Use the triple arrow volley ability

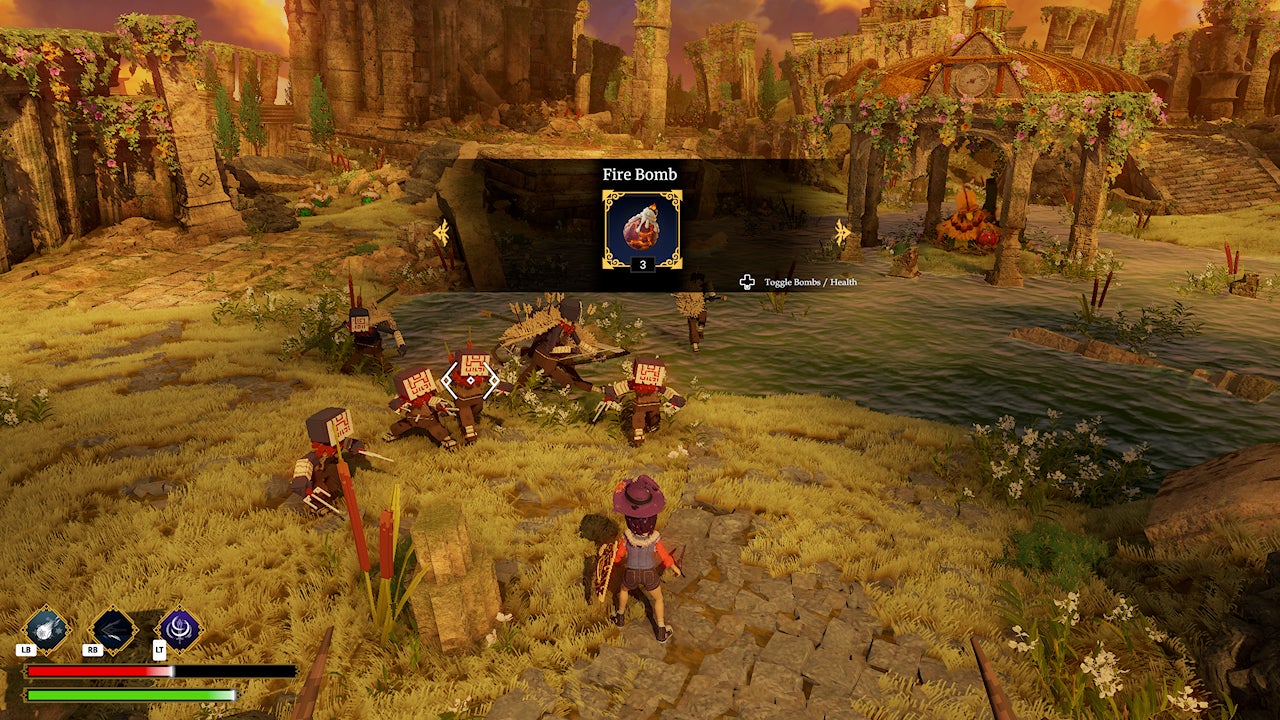[113, 630]
